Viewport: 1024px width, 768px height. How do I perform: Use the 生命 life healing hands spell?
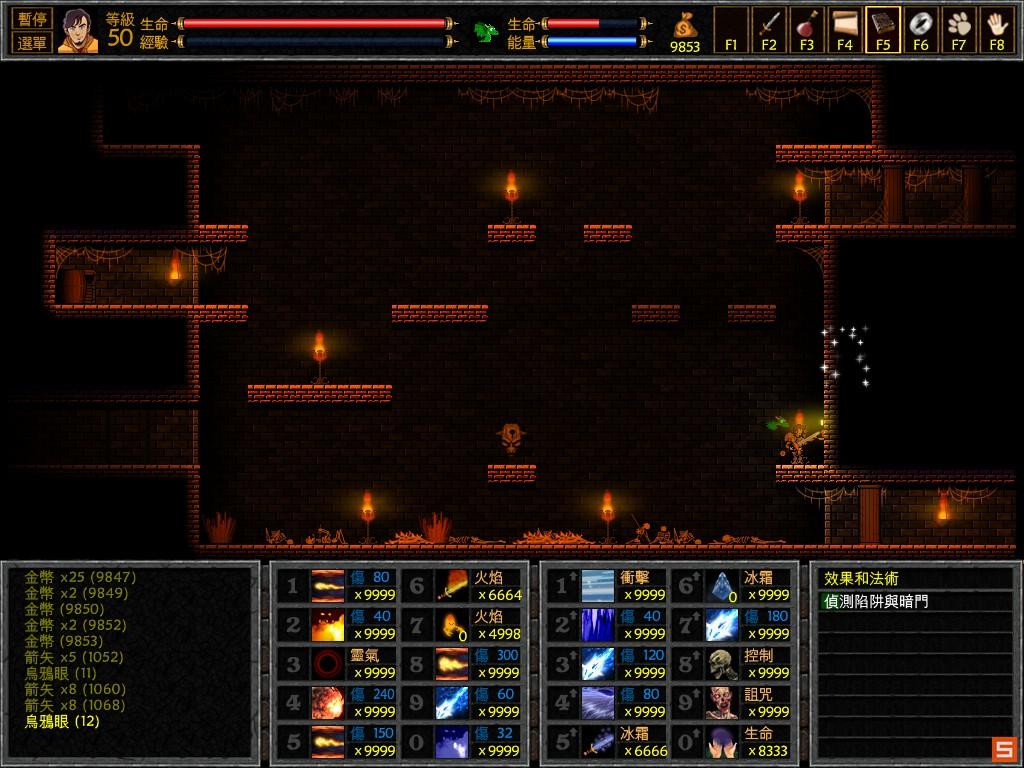(x=722, y=742)
